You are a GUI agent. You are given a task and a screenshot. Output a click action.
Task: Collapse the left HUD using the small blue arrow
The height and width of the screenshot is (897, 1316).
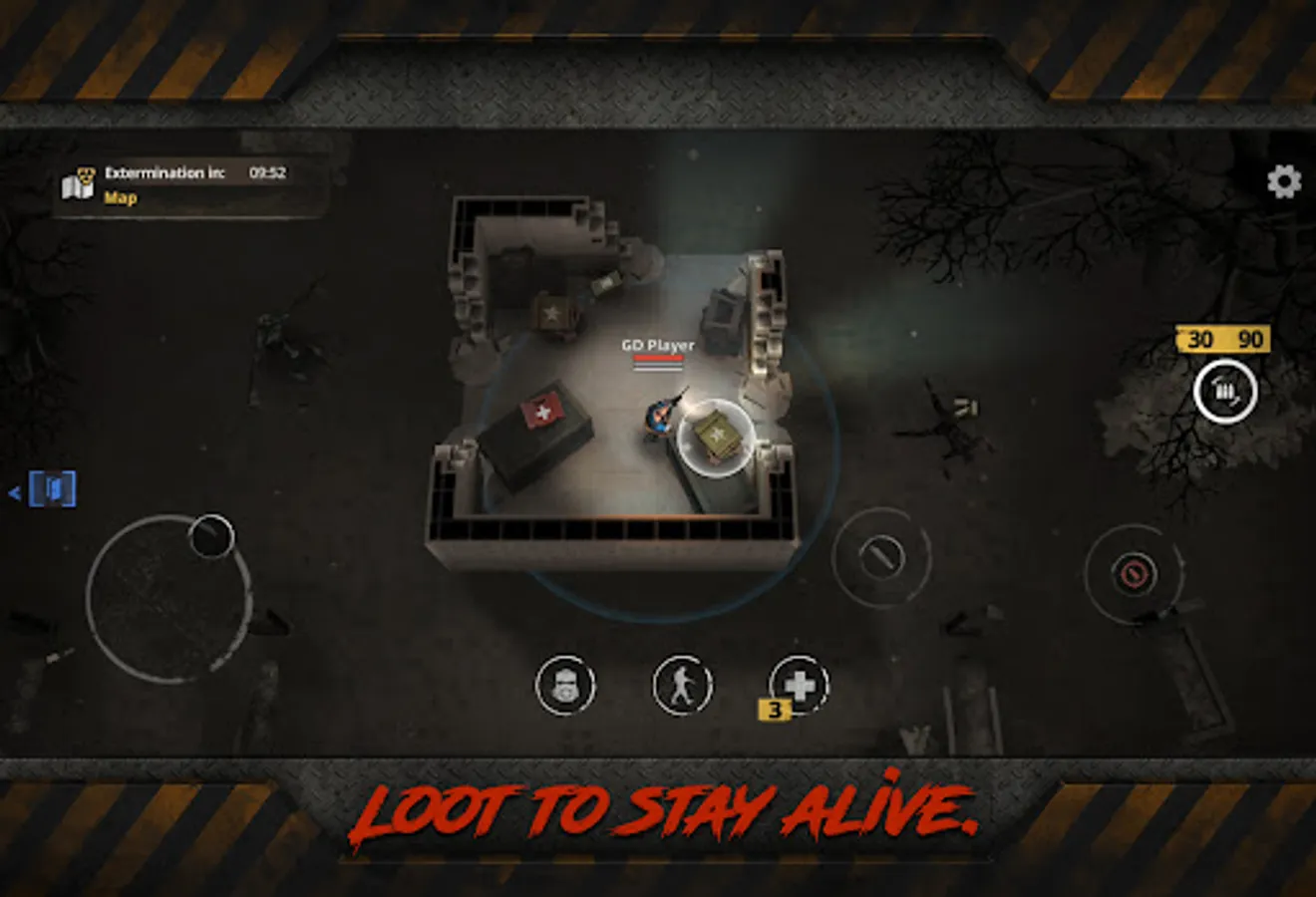coord(14,490)
